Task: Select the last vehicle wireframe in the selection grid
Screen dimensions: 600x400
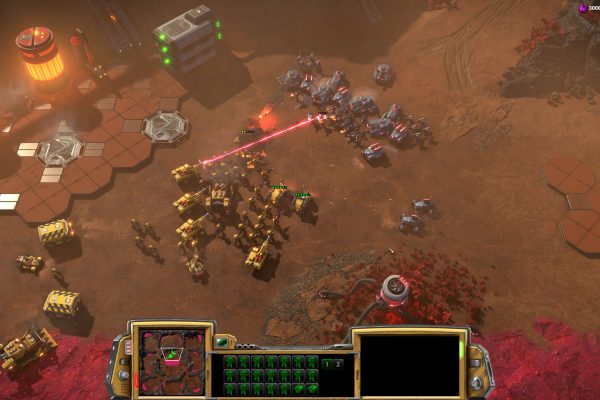Action: click(312, 387)
